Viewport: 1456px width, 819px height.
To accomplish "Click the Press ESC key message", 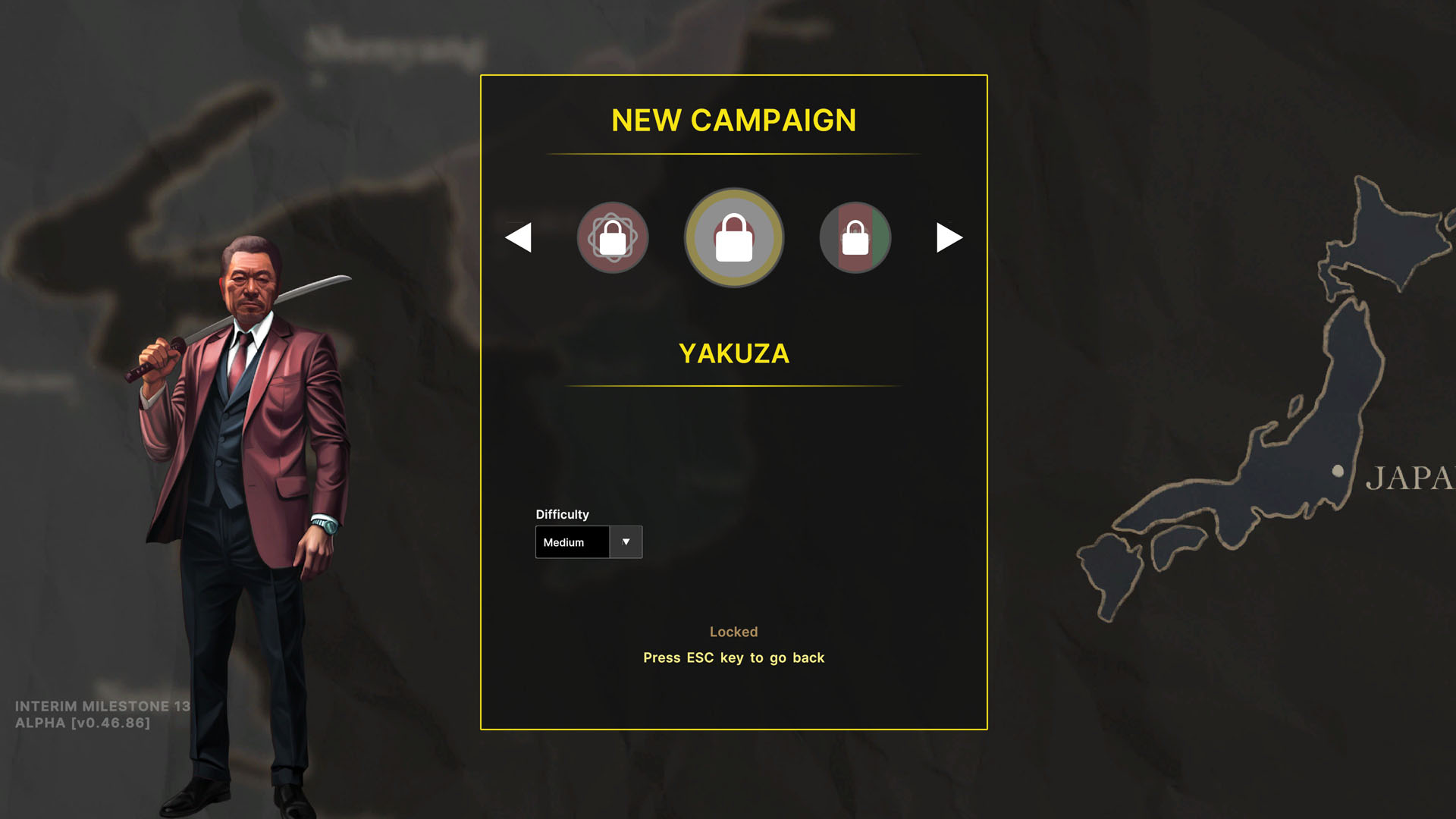I will click(x=733, y=657).
